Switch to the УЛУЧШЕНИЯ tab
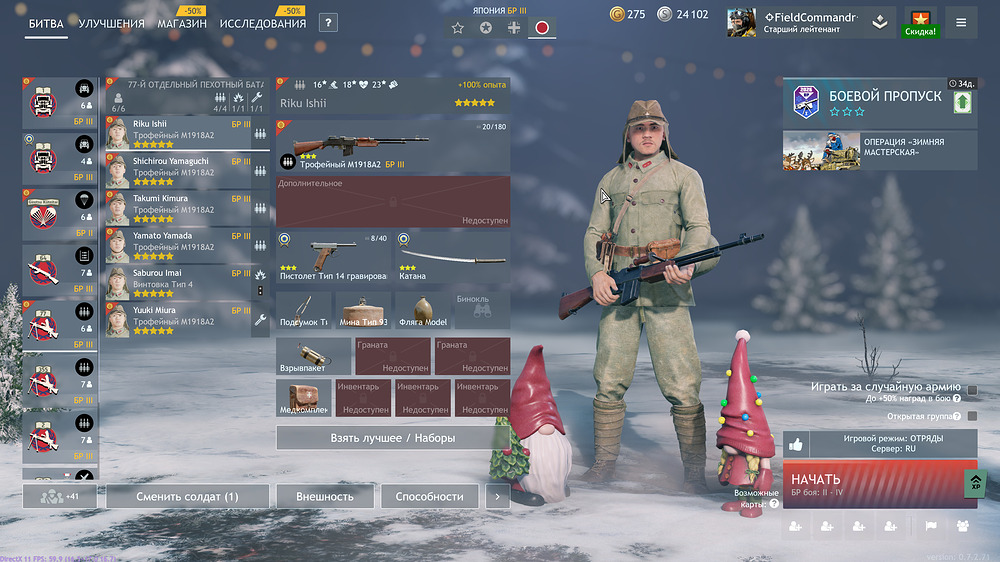 coord(111,24)
